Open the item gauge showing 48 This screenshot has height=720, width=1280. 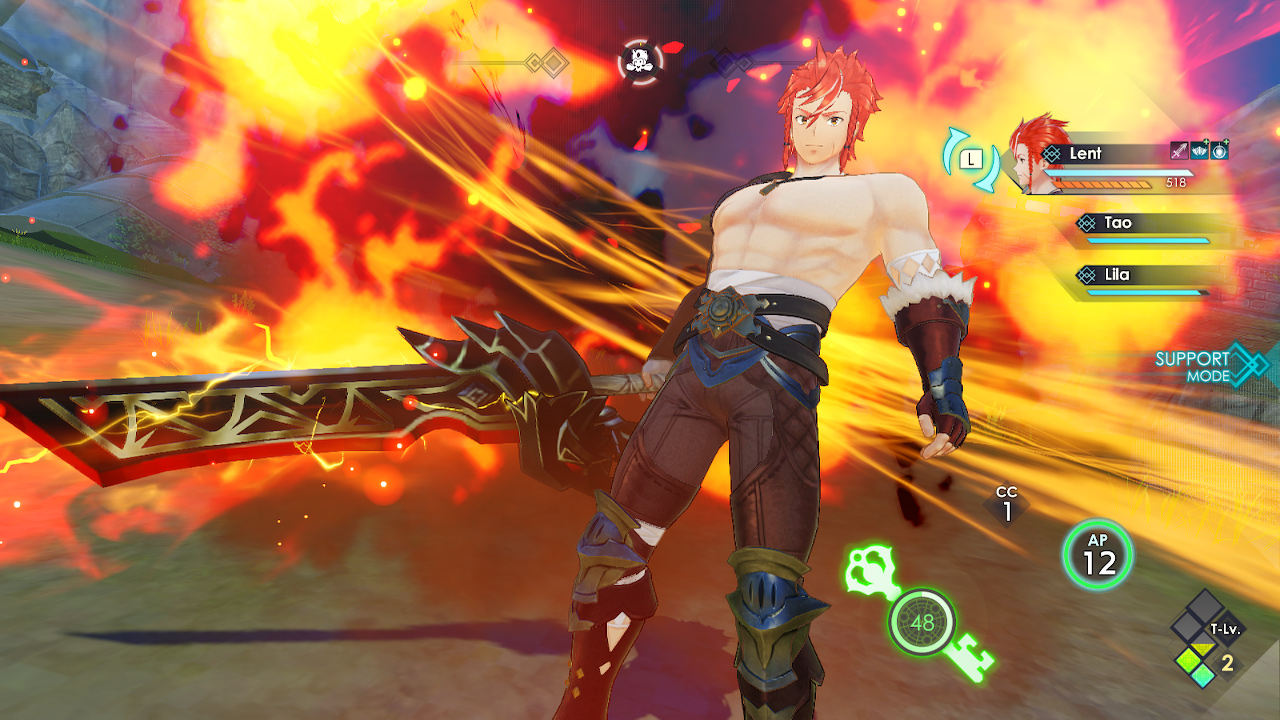tap(923, 622)
